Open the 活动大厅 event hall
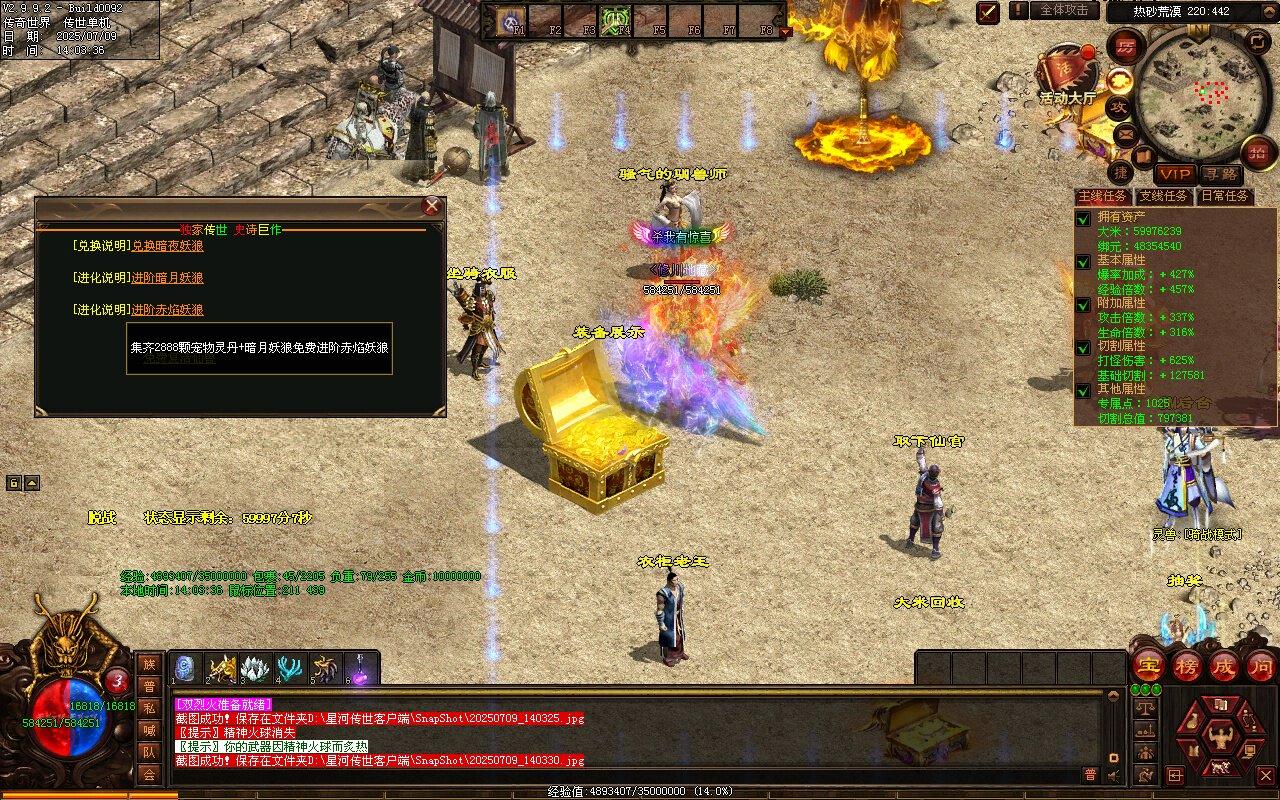 pos(1068,76)
